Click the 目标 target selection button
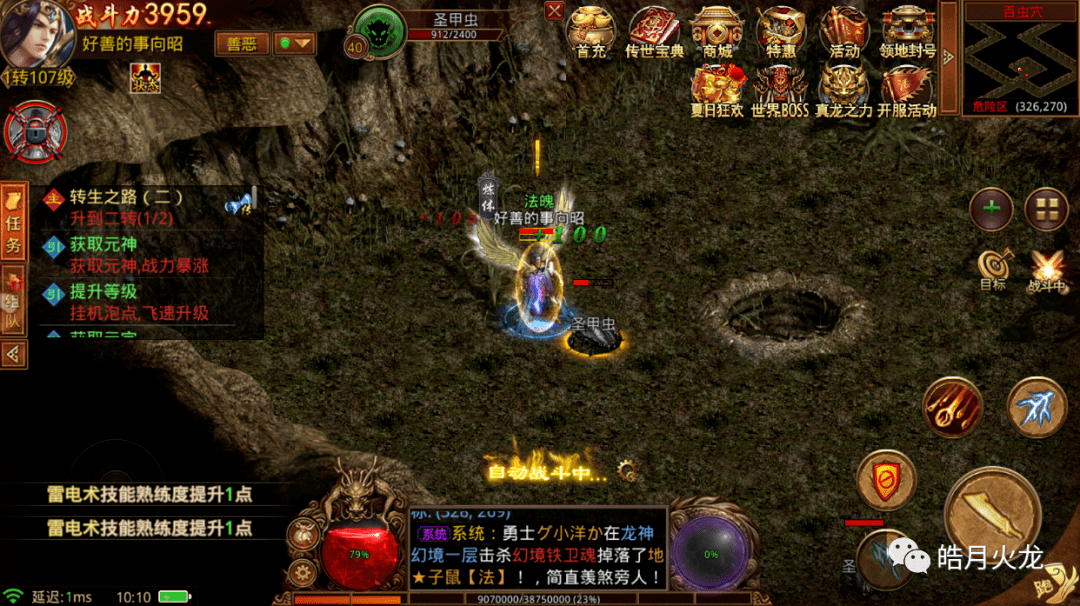The image size is (1080, 606). (x=992, y=266)
